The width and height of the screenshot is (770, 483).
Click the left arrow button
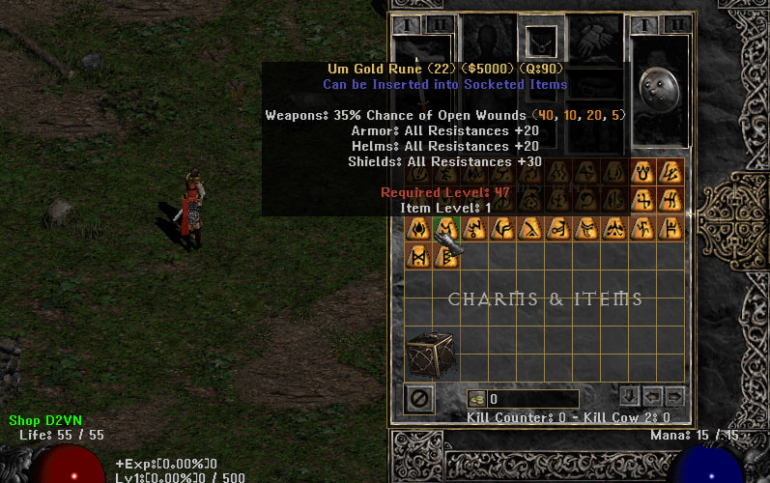click(652, 395)
